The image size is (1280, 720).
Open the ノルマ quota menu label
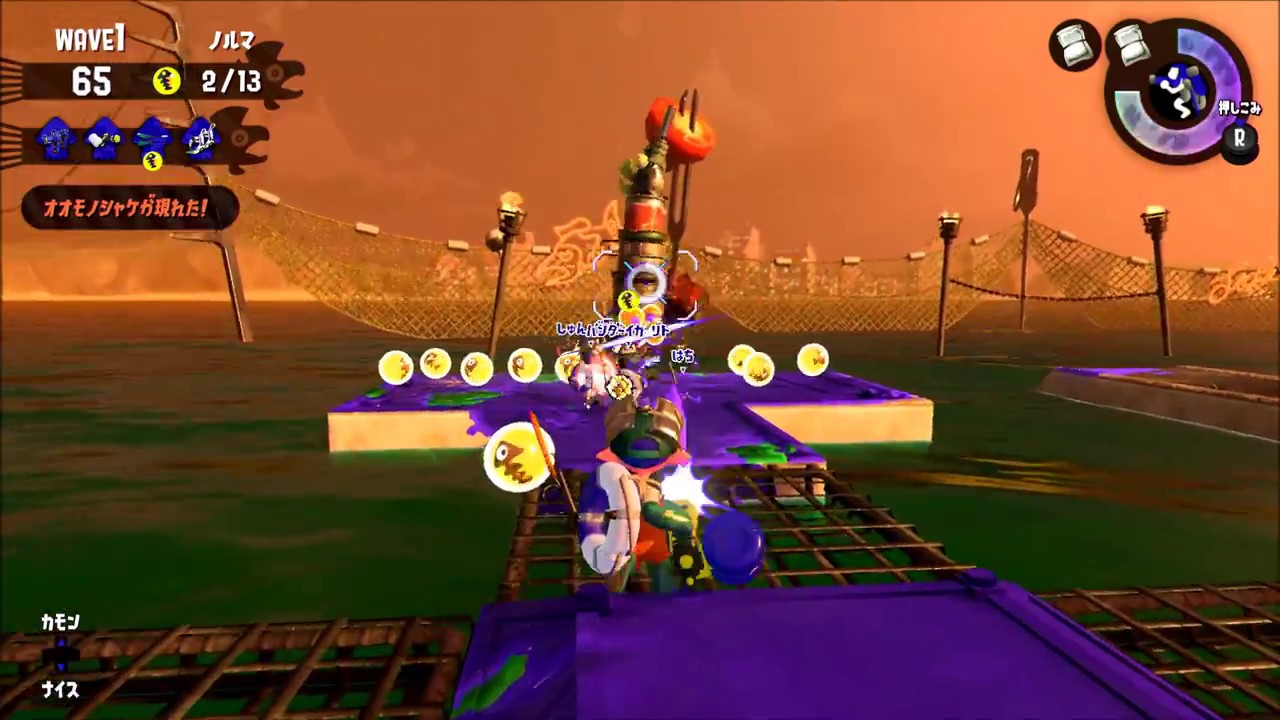click(x=232, y=40)
